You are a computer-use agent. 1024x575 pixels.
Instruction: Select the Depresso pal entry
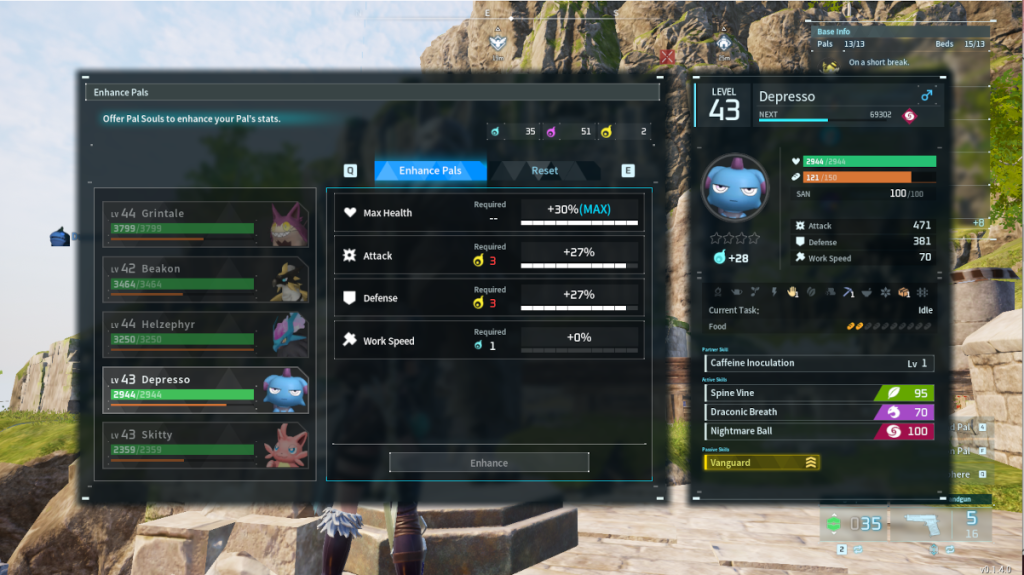205,390
